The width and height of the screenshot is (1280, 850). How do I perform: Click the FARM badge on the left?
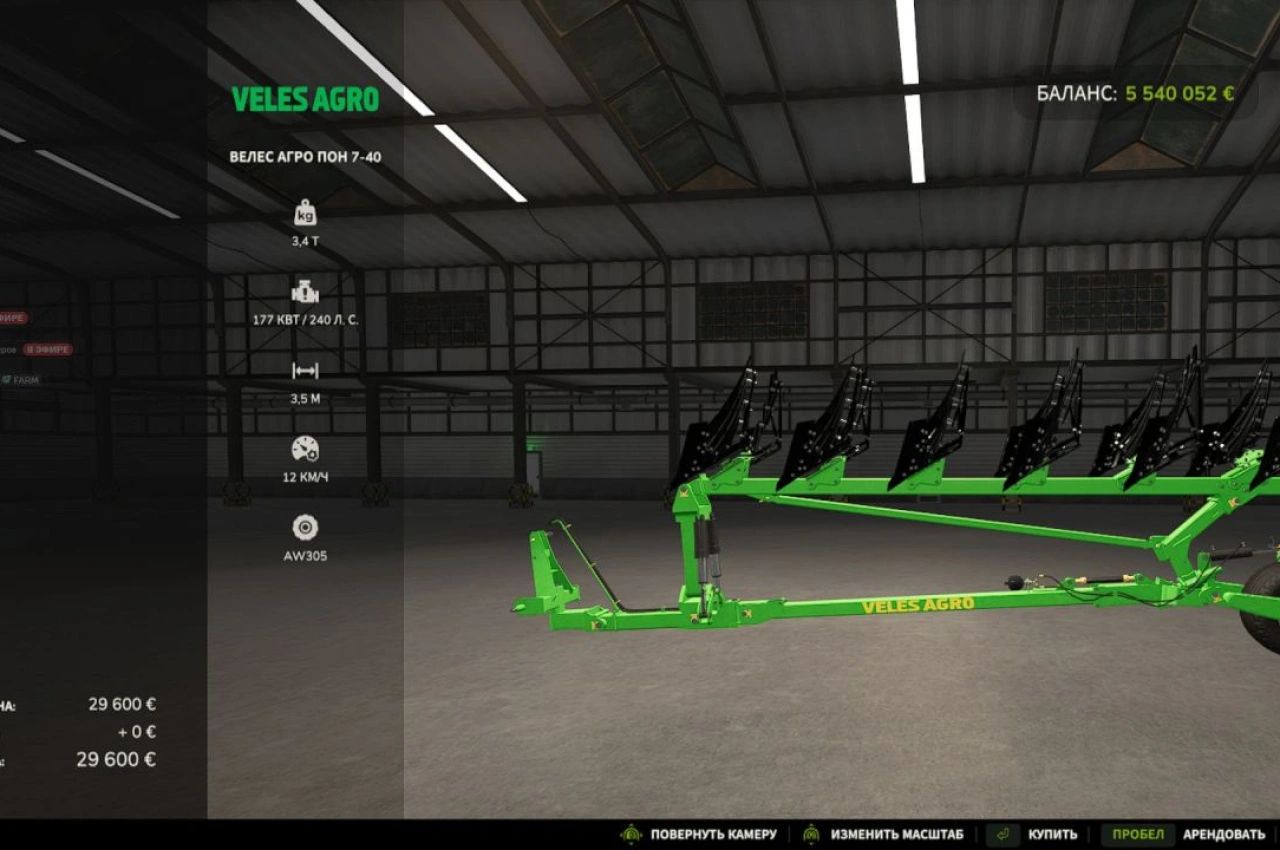pos(23,379)
